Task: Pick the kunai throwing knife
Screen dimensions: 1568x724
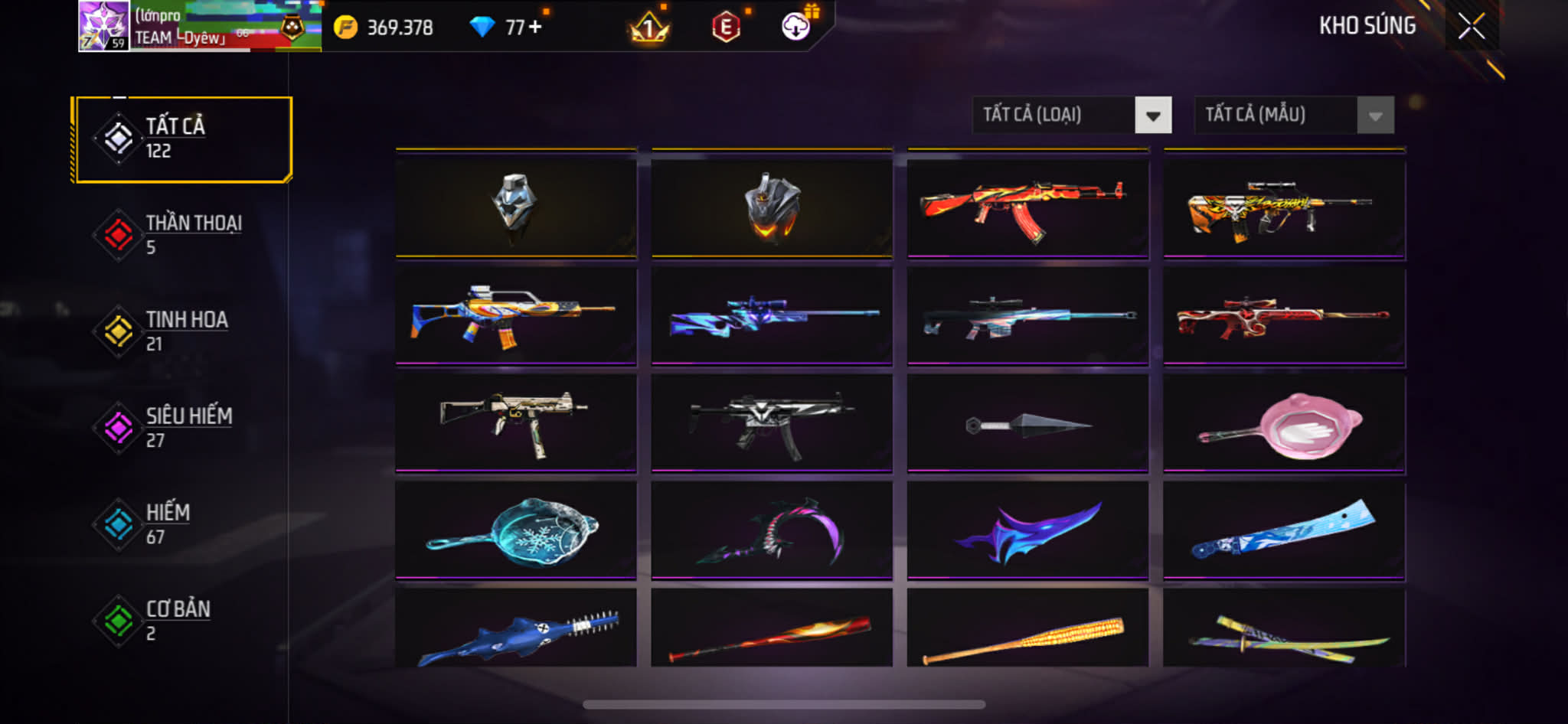Action: click(x=1027, y=423)
